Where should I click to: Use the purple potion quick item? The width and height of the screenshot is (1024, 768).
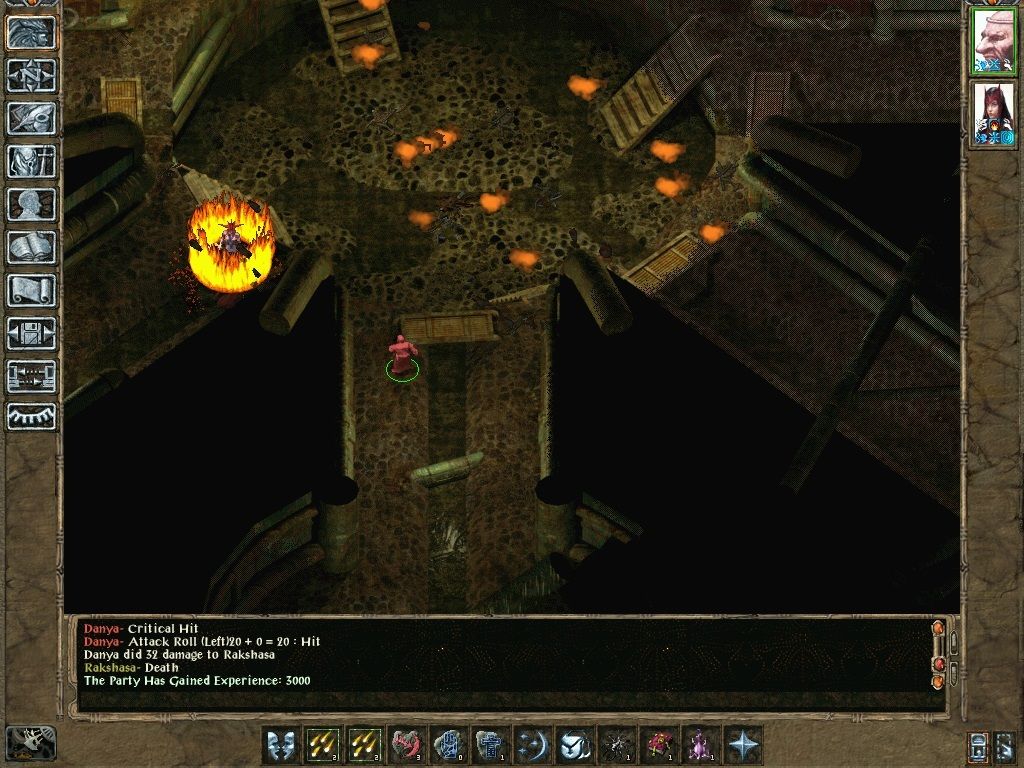coord(701,745)
